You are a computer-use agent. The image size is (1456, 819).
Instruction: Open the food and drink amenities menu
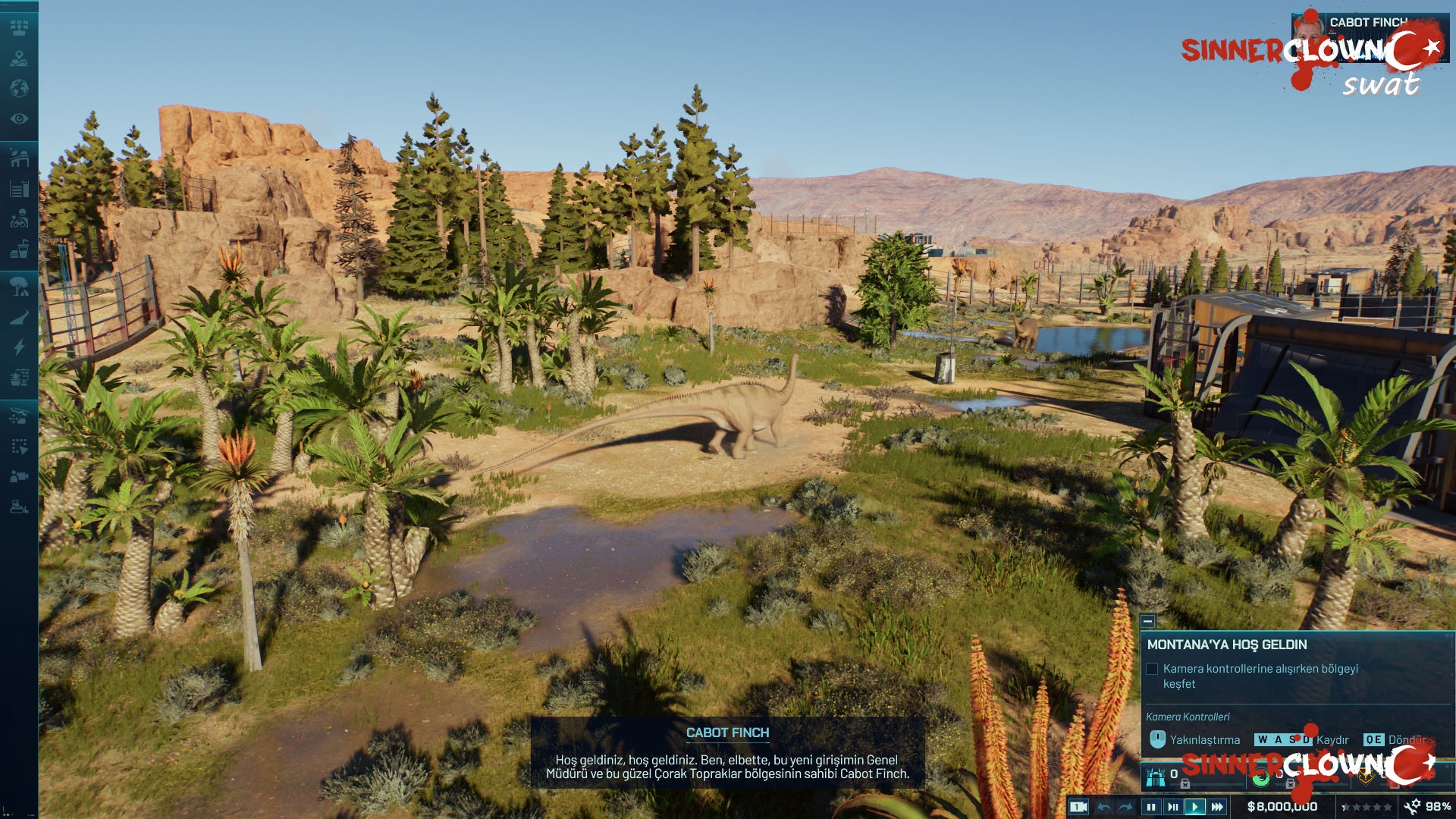pos(19,249)
